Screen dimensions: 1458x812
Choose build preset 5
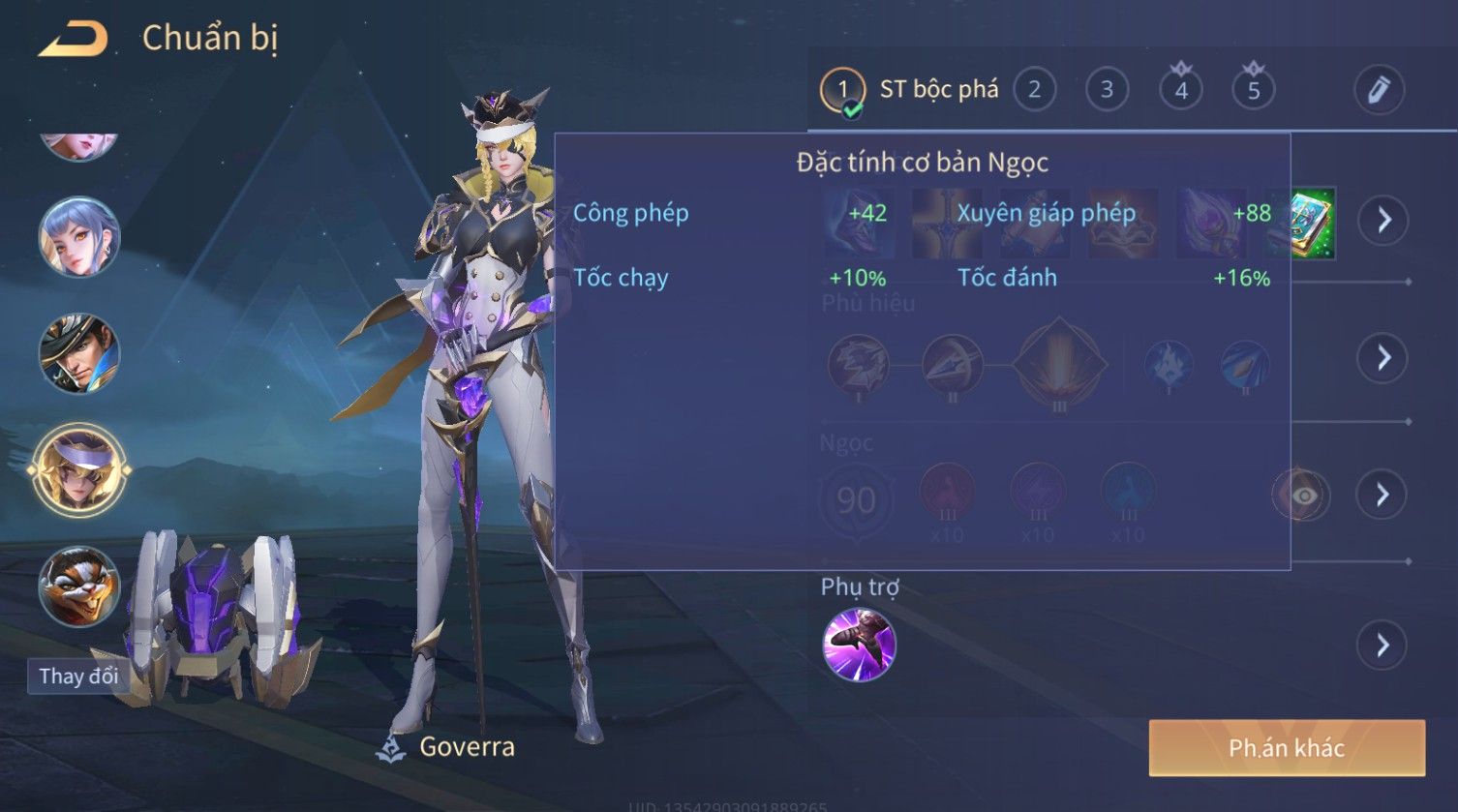tap(1253, 90)
